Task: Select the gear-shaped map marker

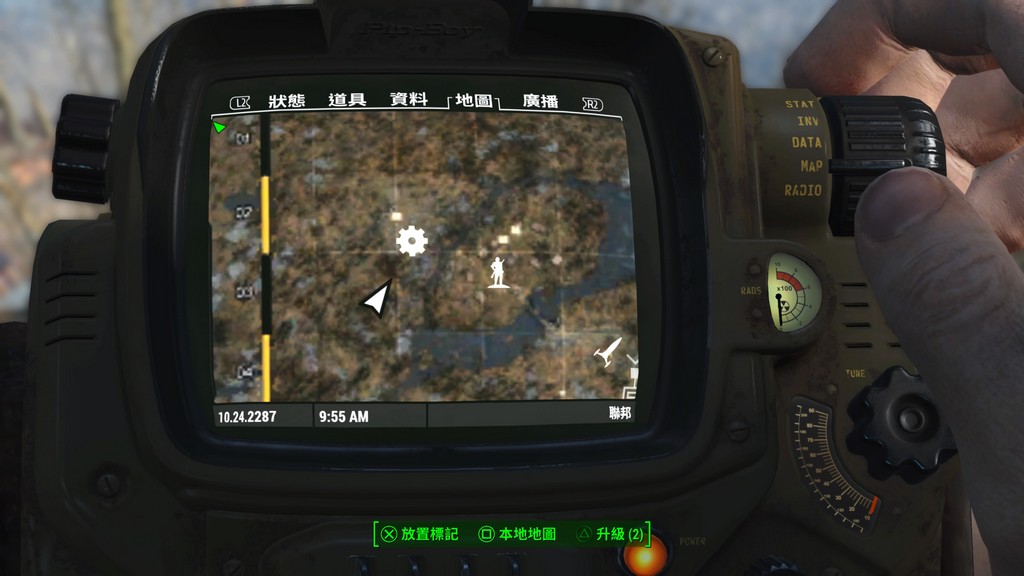Action: point(411,240)
